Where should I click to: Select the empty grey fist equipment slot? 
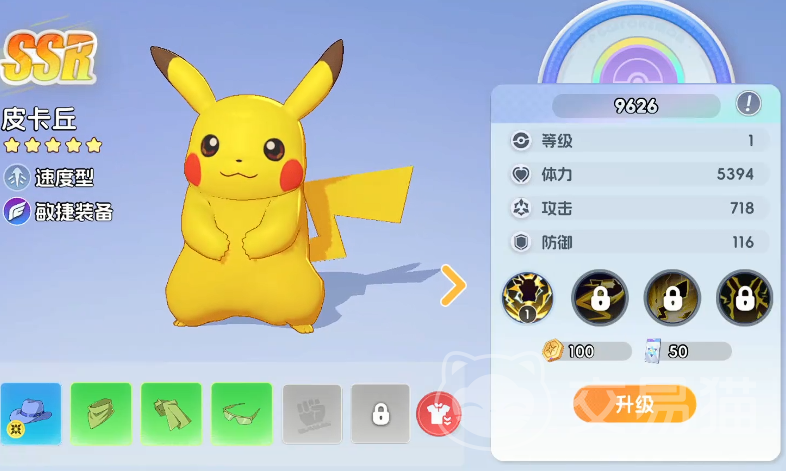(311, 413)
